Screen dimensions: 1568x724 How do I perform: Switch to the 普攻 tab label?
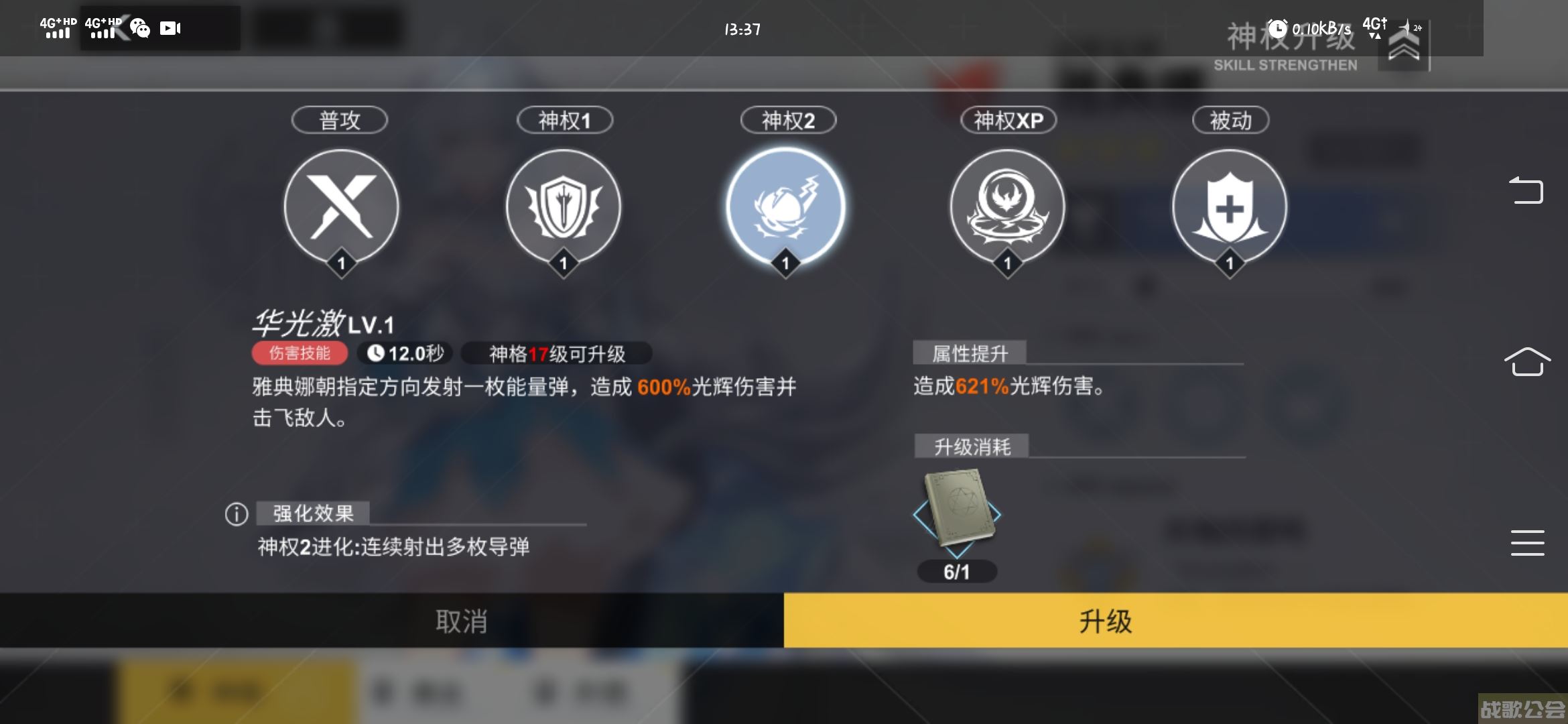[339, 119]
